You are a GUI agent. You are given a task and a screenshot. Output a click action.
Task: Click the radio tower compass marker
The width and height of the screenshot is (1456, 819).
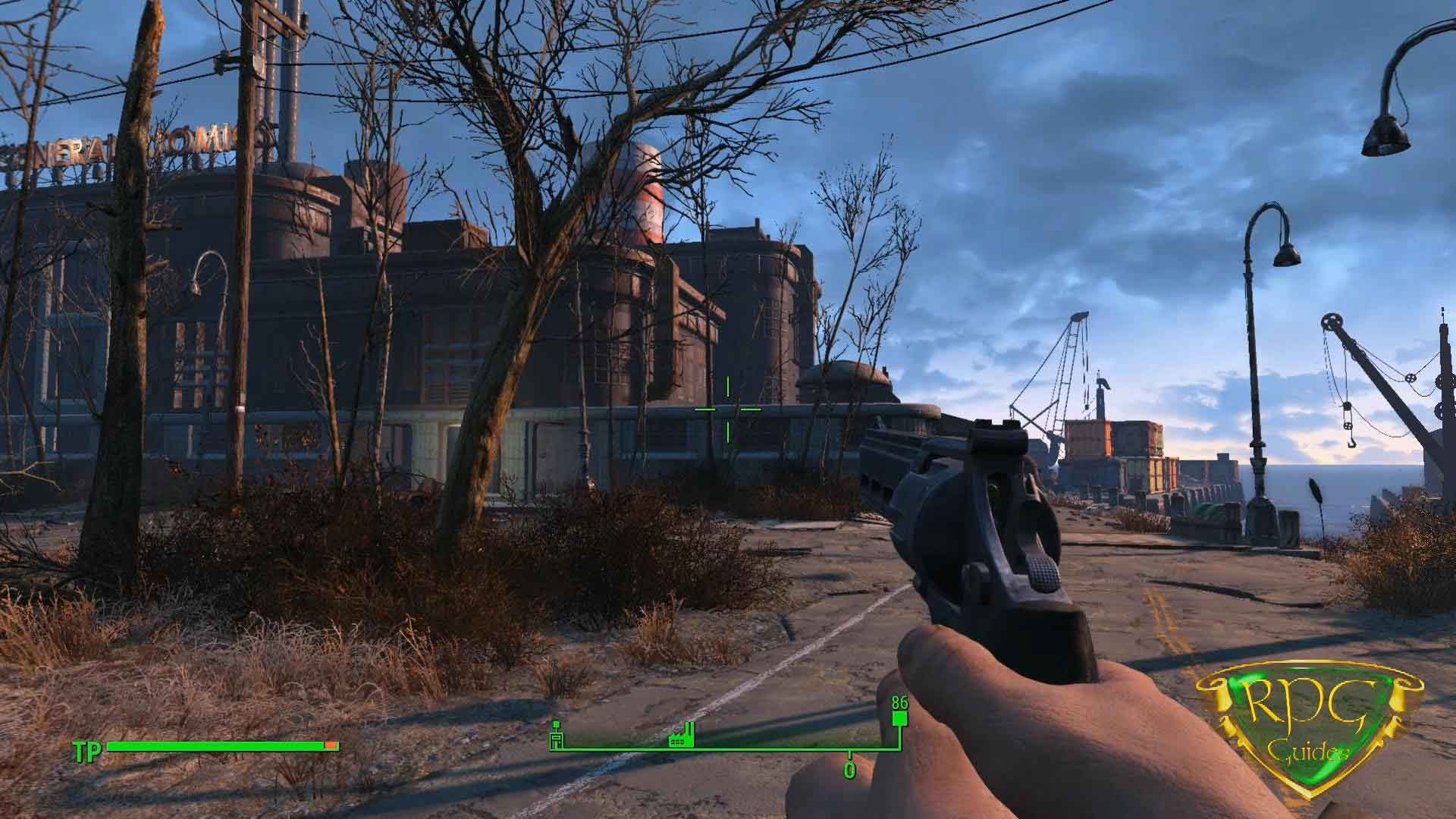[557, 734]
